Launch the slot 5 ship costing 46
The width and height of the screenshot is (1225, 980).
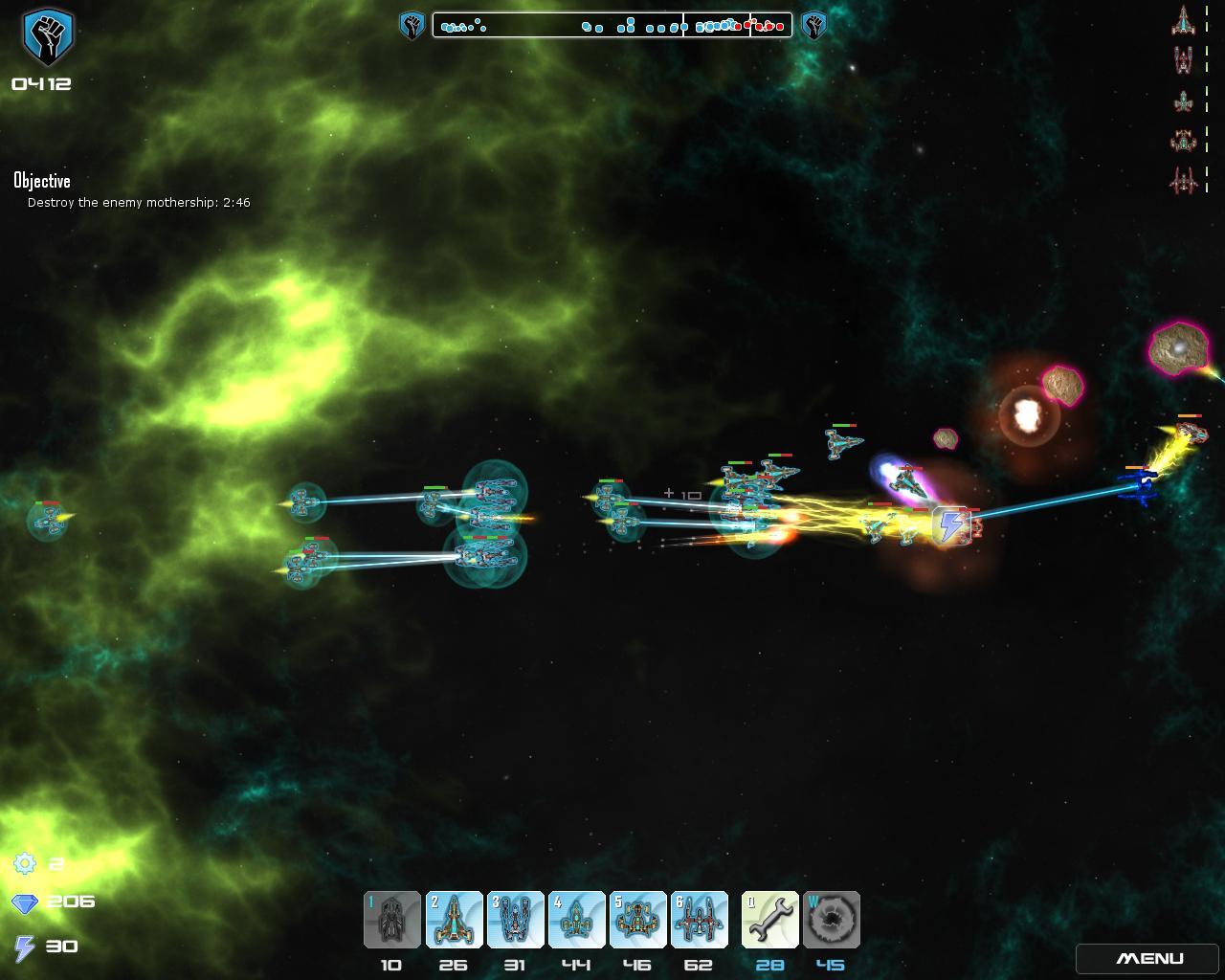[x=637, y=920]
